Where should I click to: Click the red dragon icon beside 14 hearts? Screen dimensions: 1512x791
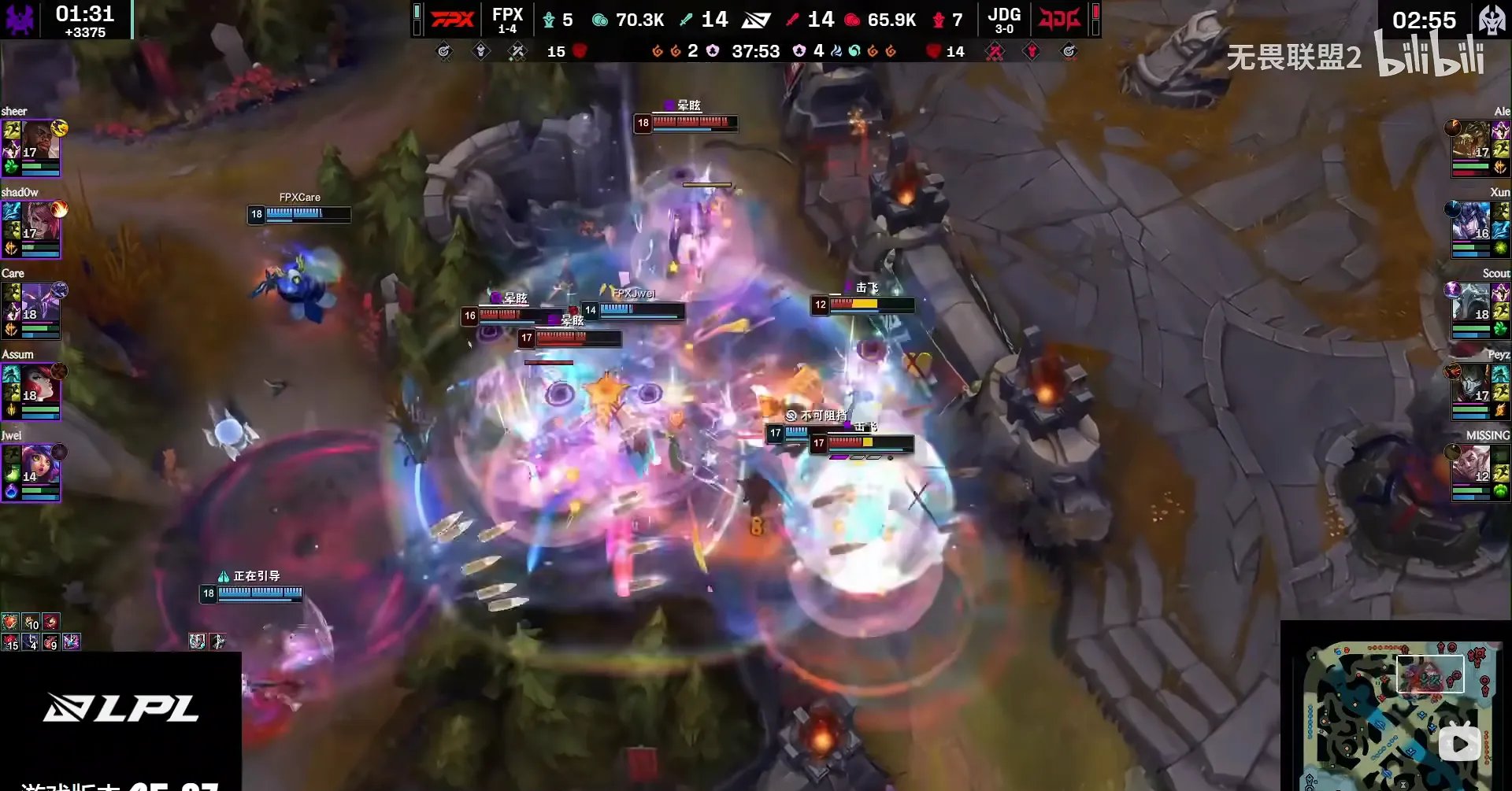932,51
